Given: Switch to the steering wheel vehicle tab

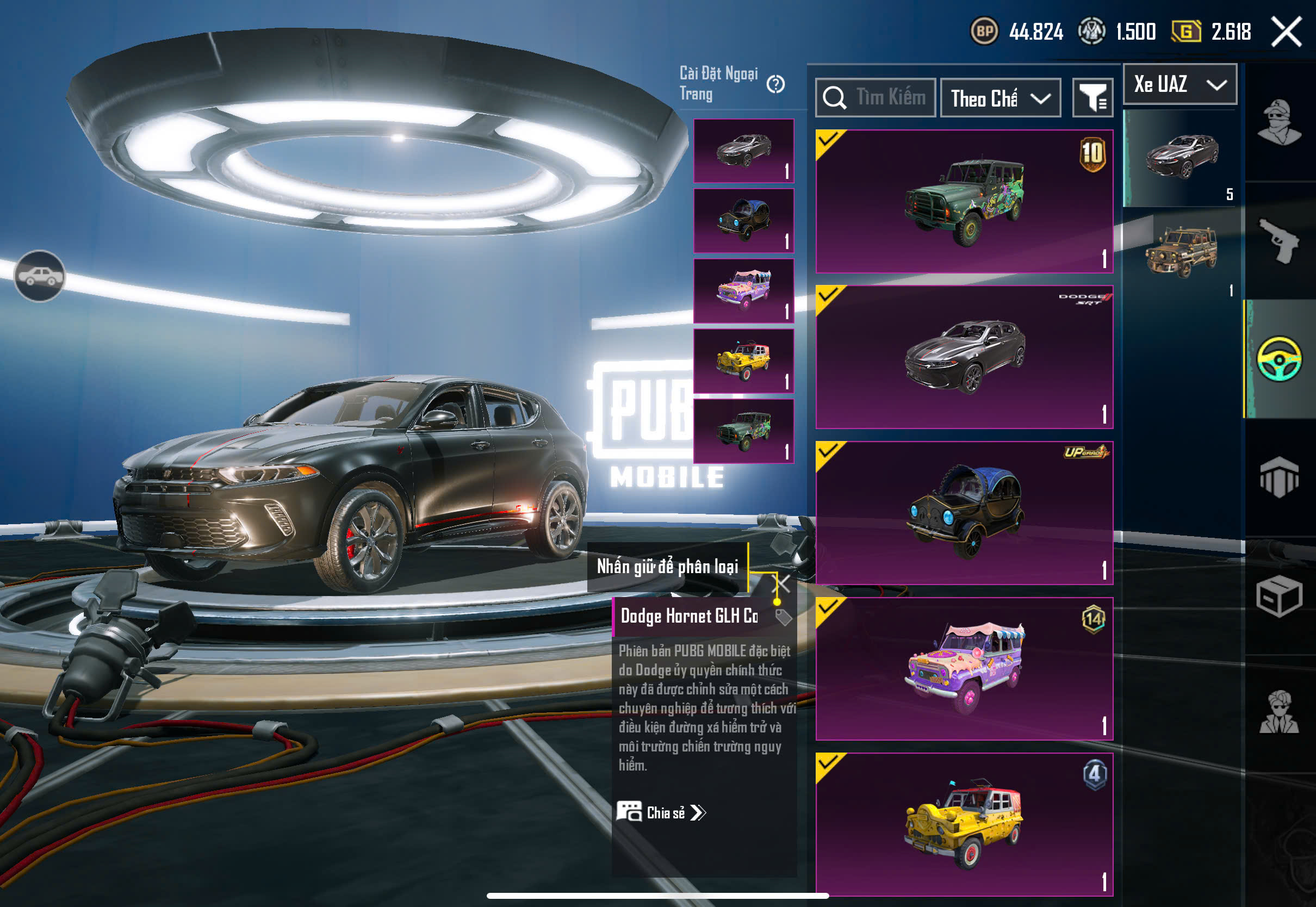Looking at the screenshot, I should [1279, 359].
